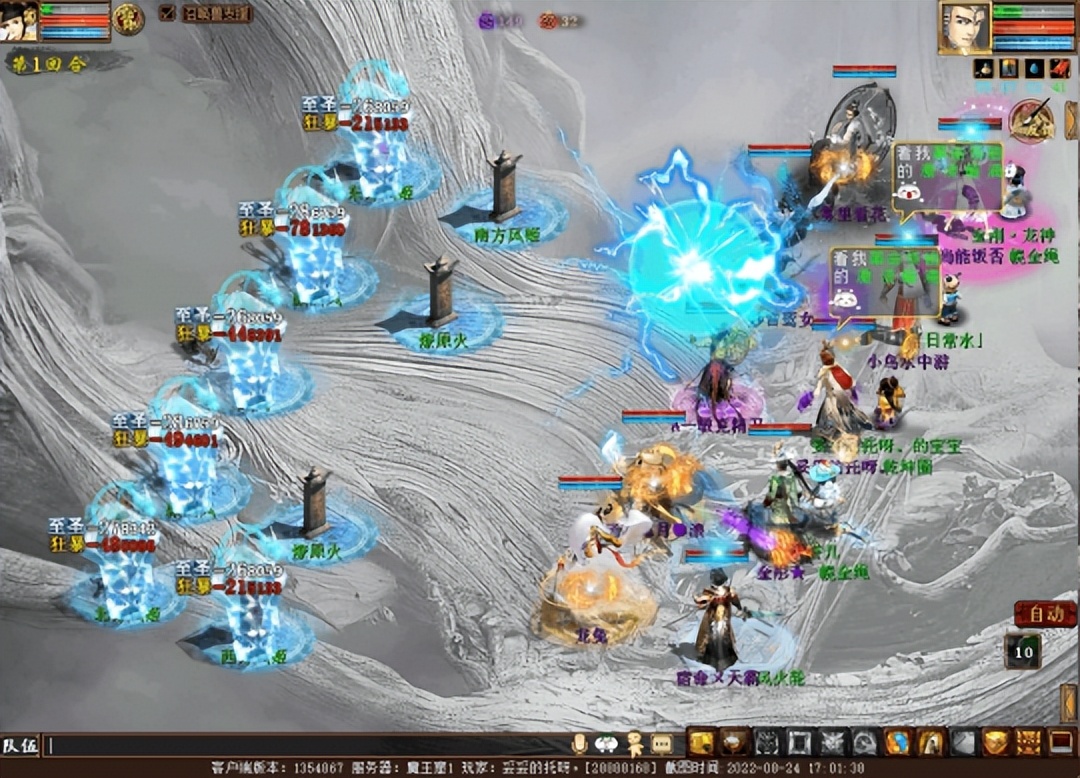Screen dimensions: 1080x778
Task: Open the brush and scroll round icon
Action: pos(1029,121)
